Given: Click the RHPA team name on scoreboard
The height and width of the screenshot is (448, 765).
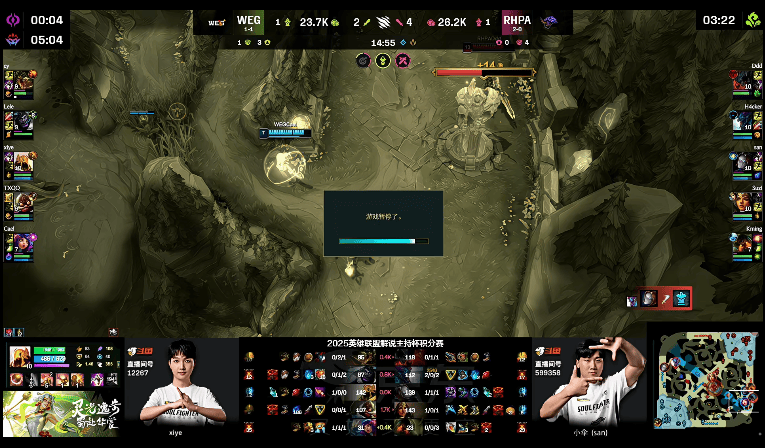Looking at the screenshot, I should 517,19.
